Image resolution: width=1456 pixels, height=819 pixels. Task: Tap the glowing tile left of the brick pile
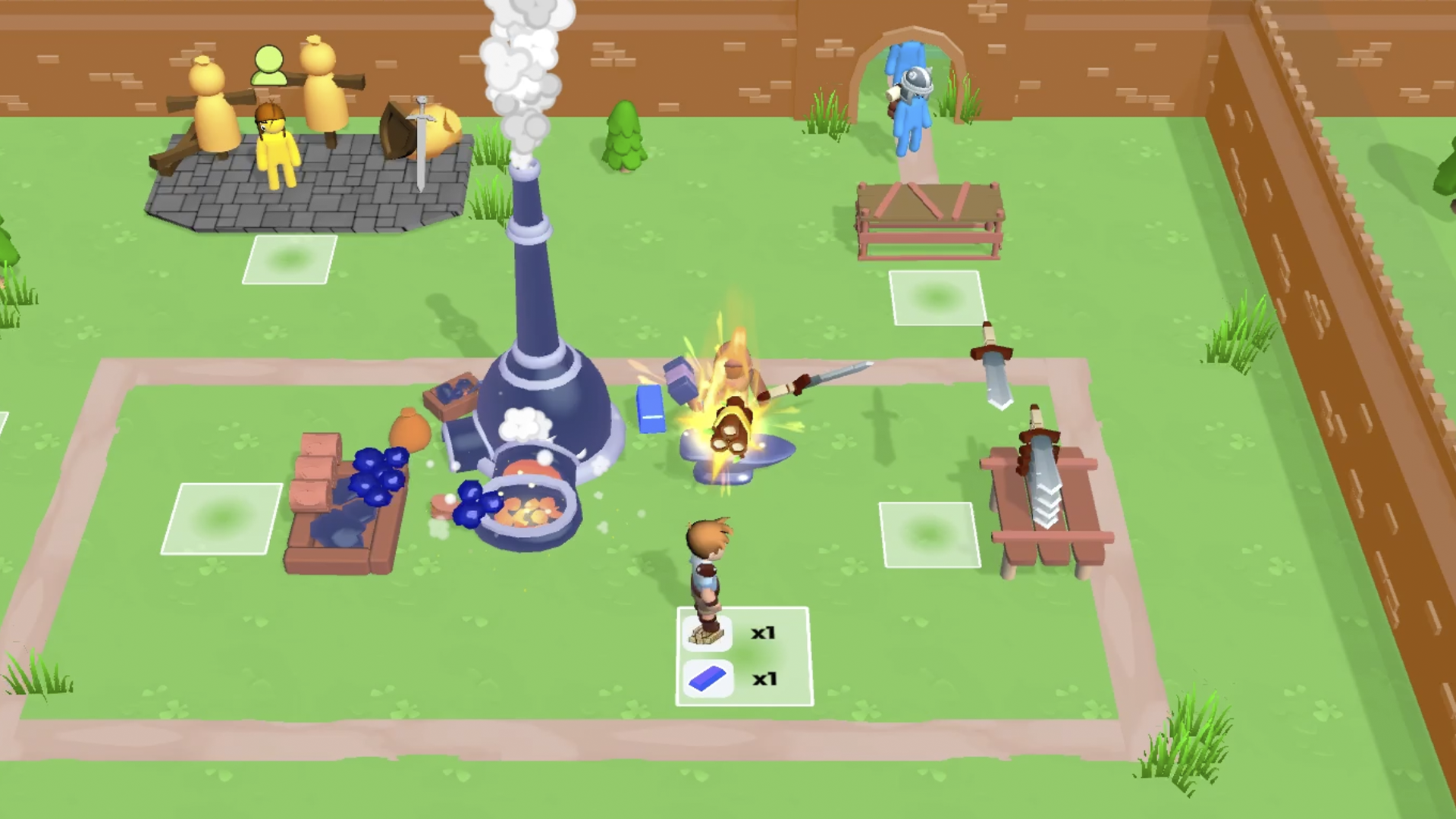coord(222,519)
